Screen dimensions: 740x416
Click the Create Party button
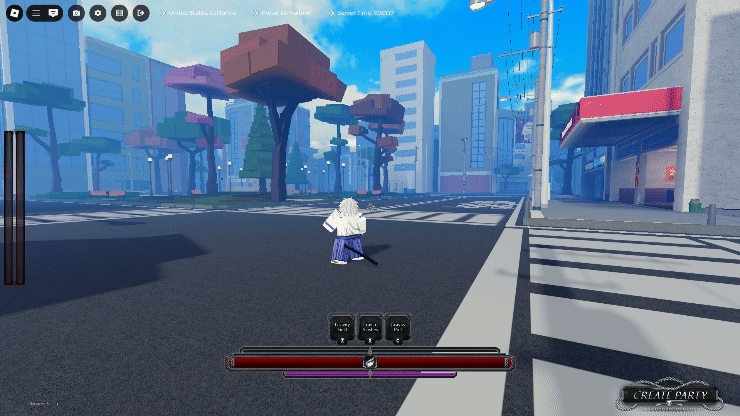click(x=669, y=395)
